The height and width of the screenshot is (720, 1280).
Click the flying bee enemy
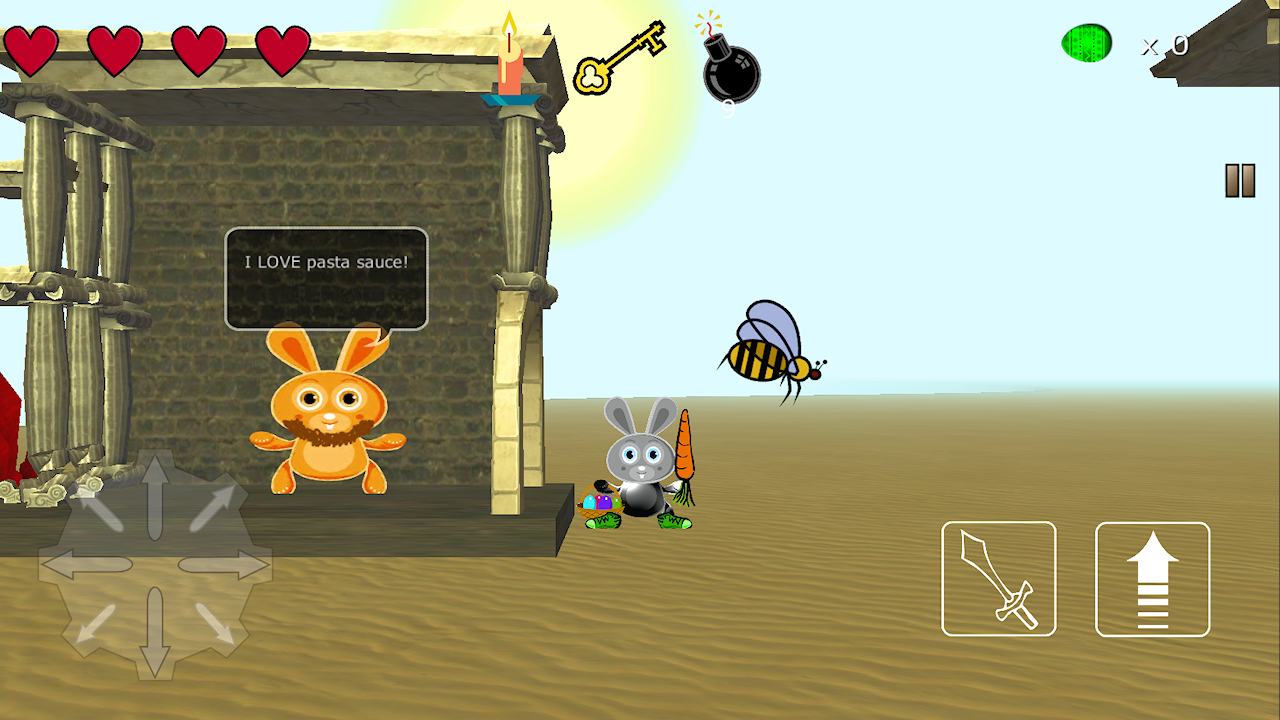tap(765, 350)
